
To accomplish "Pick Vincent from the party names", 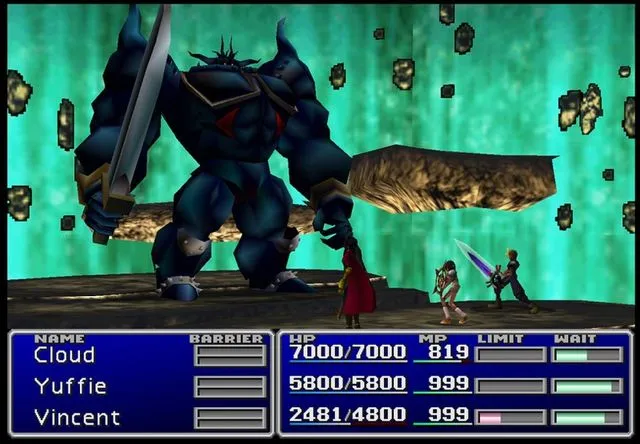I will pos(76,417).
